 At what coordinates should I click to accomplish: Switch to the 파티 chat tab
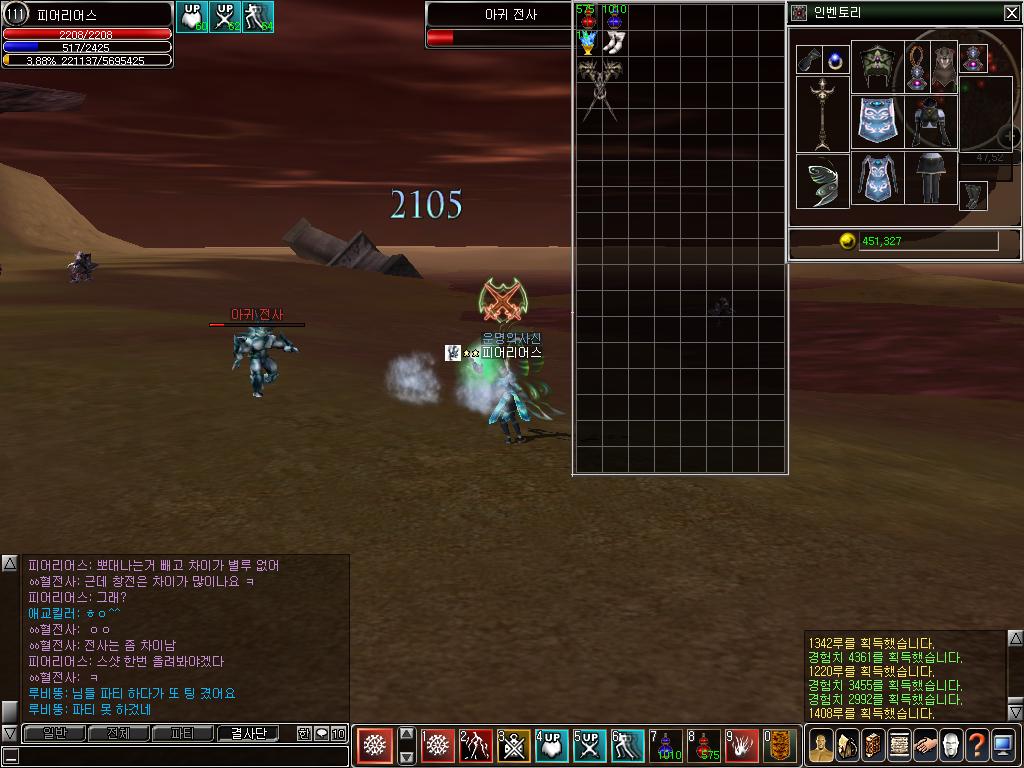pos(182,734)
